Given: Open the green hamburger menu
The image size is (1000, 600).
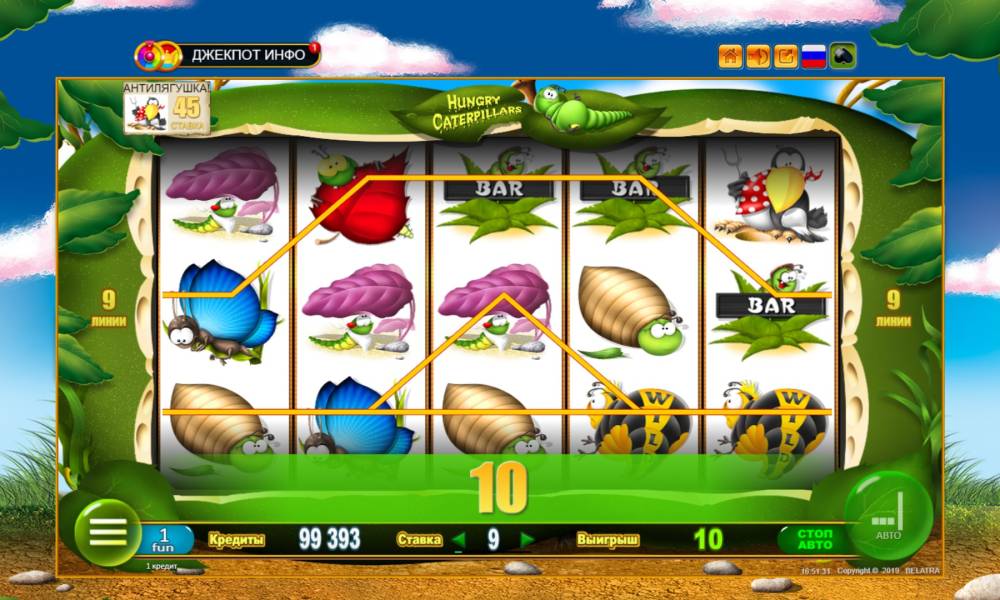Looking at the screenshot, I should [x=107, y=530].
